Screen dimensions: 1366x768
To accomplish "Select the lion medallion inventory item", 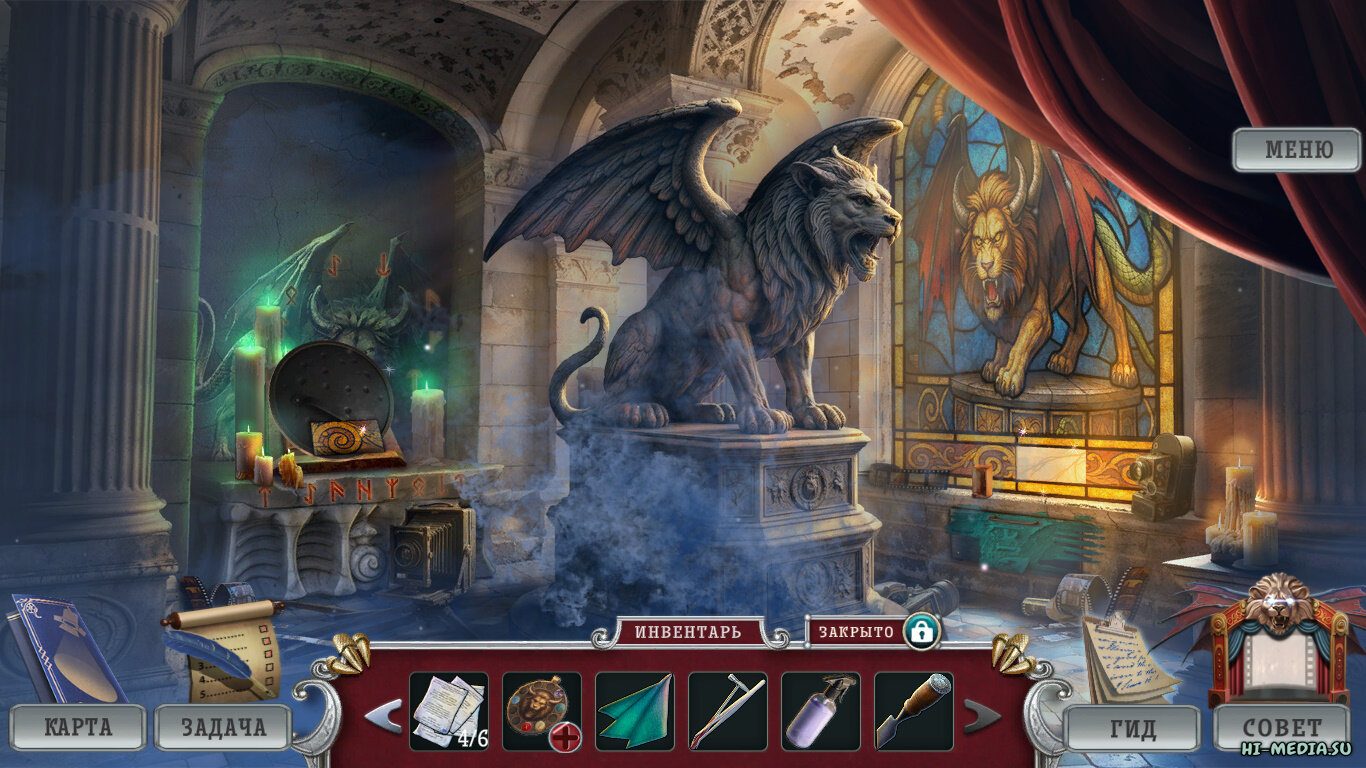I will point(541,711).
